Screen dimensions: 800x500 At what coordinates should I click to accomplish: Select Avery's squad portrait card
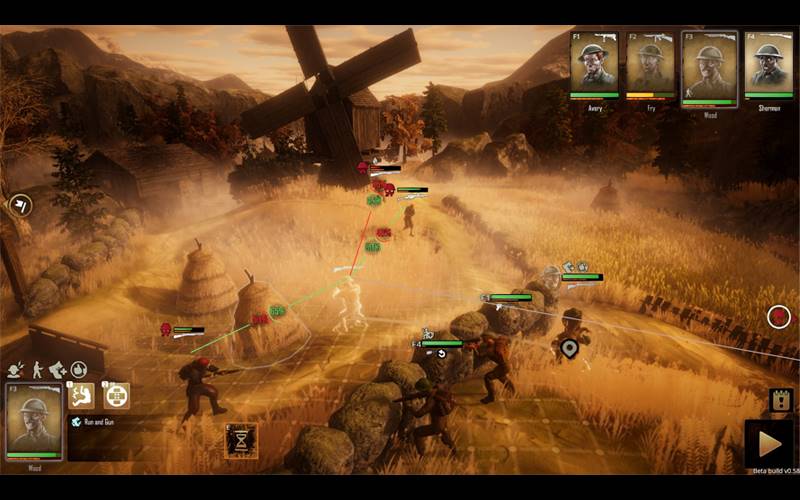(594, 63)
